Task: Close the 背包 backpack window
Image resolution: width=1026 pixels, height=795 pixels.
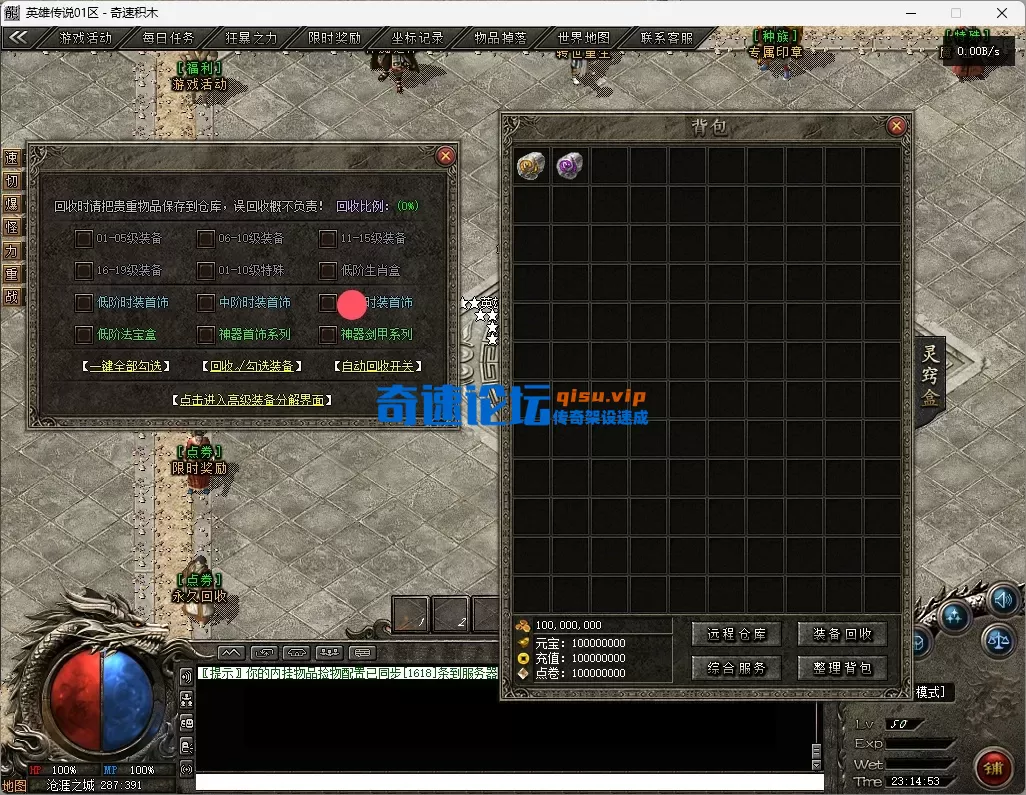Action: tap(896, 126)
